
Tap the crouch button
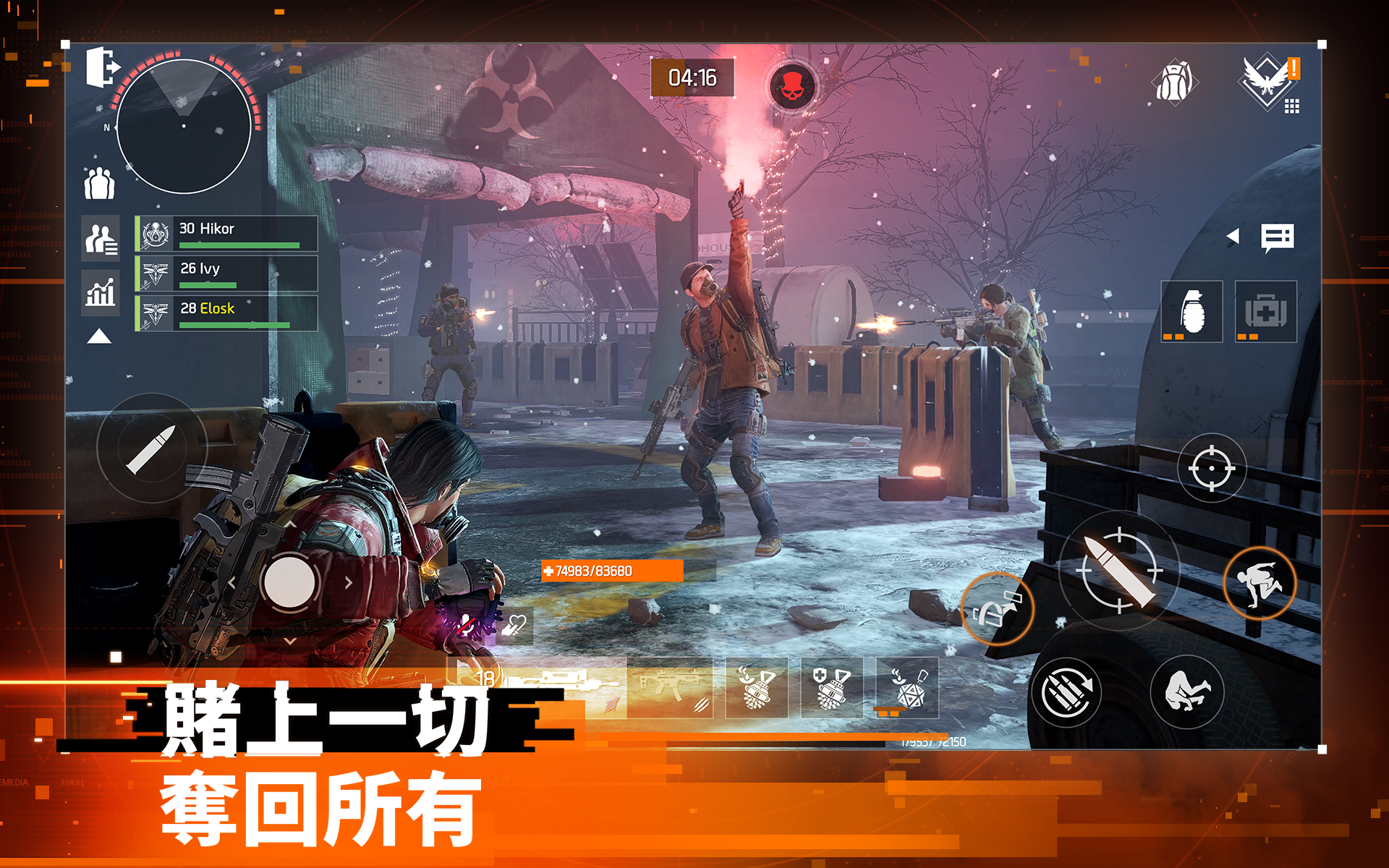pyautogui.click(x=1186, y=692)
